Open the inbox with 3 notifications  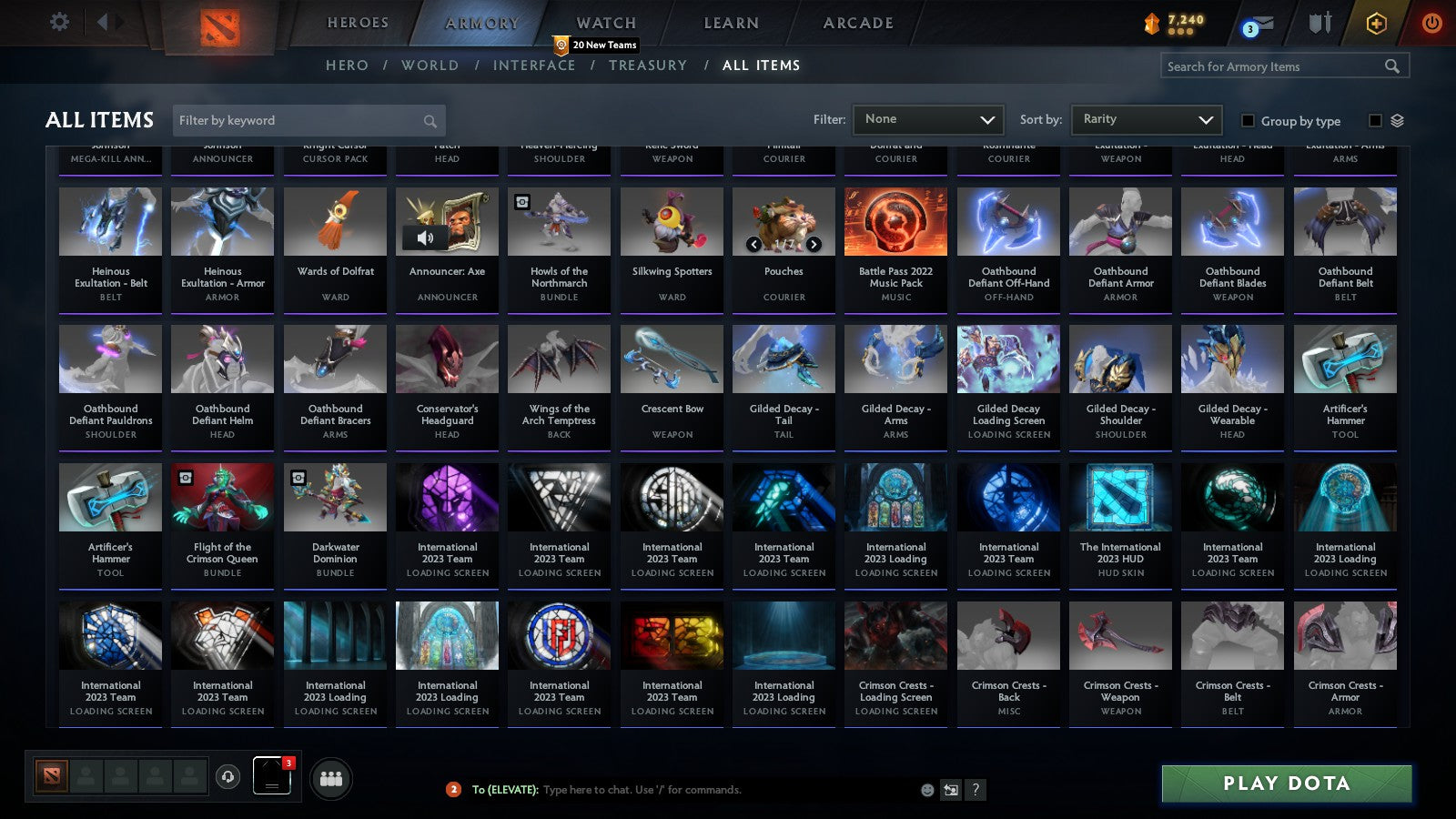point(1259,25)
